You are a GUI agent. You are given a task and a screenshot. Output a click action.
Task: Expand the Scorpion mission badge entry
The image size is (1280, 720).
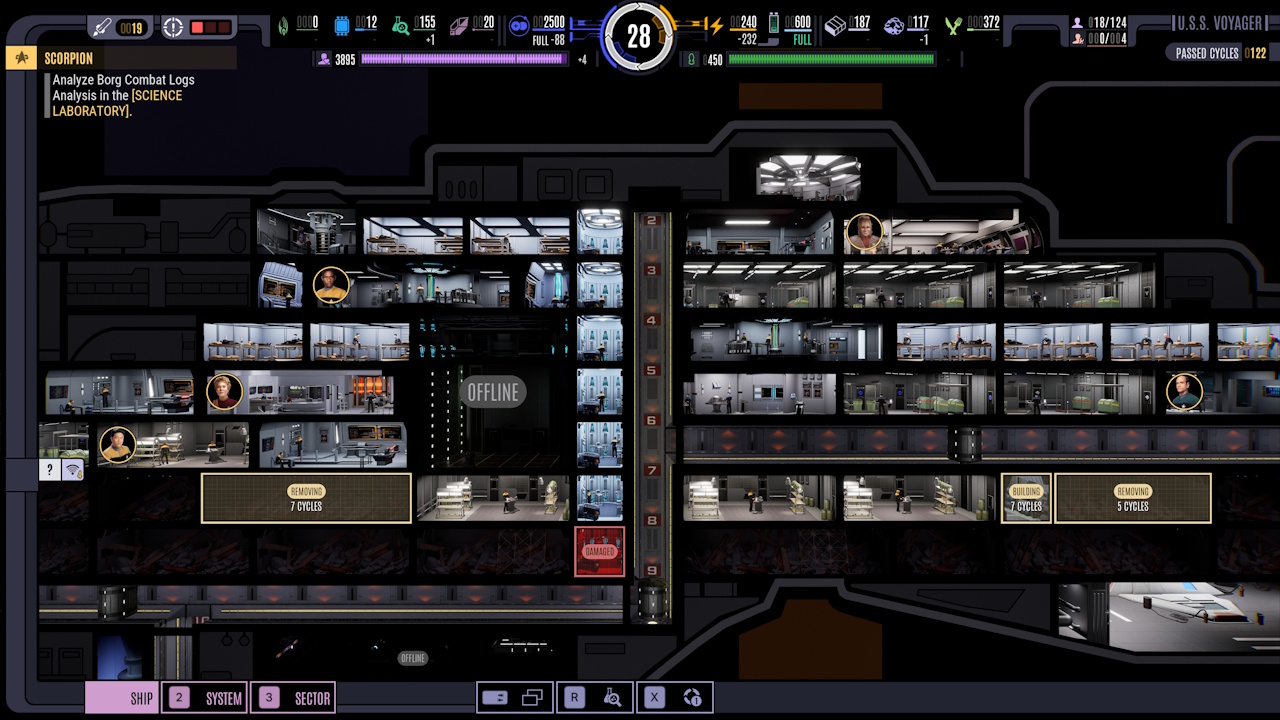(22, 58)
